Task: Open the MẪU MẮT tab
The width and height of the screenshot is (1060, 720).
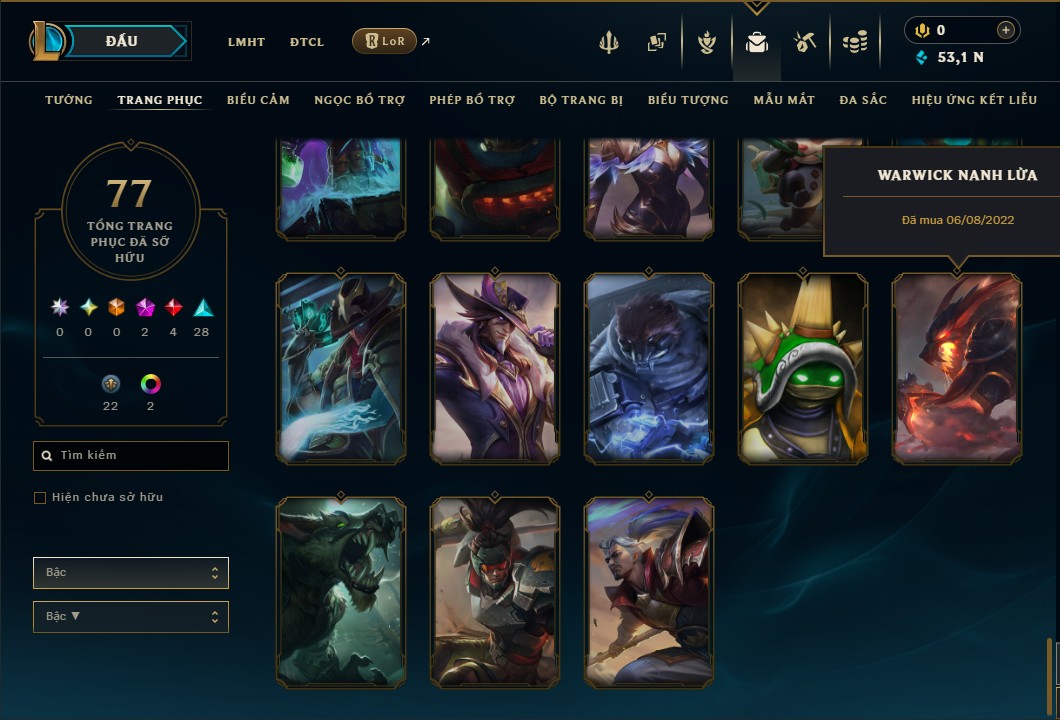Action: pos(784,100)
